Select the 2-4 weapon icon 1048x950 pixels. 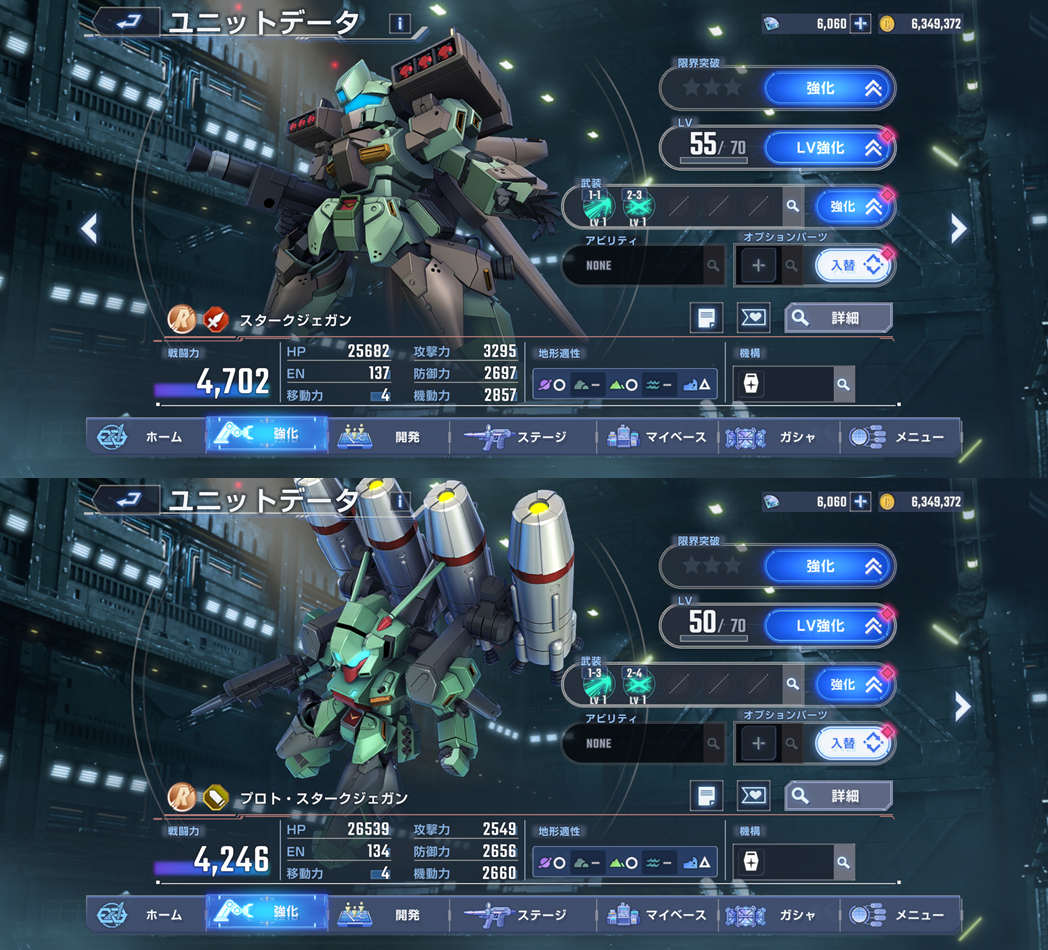pos(637,684)
